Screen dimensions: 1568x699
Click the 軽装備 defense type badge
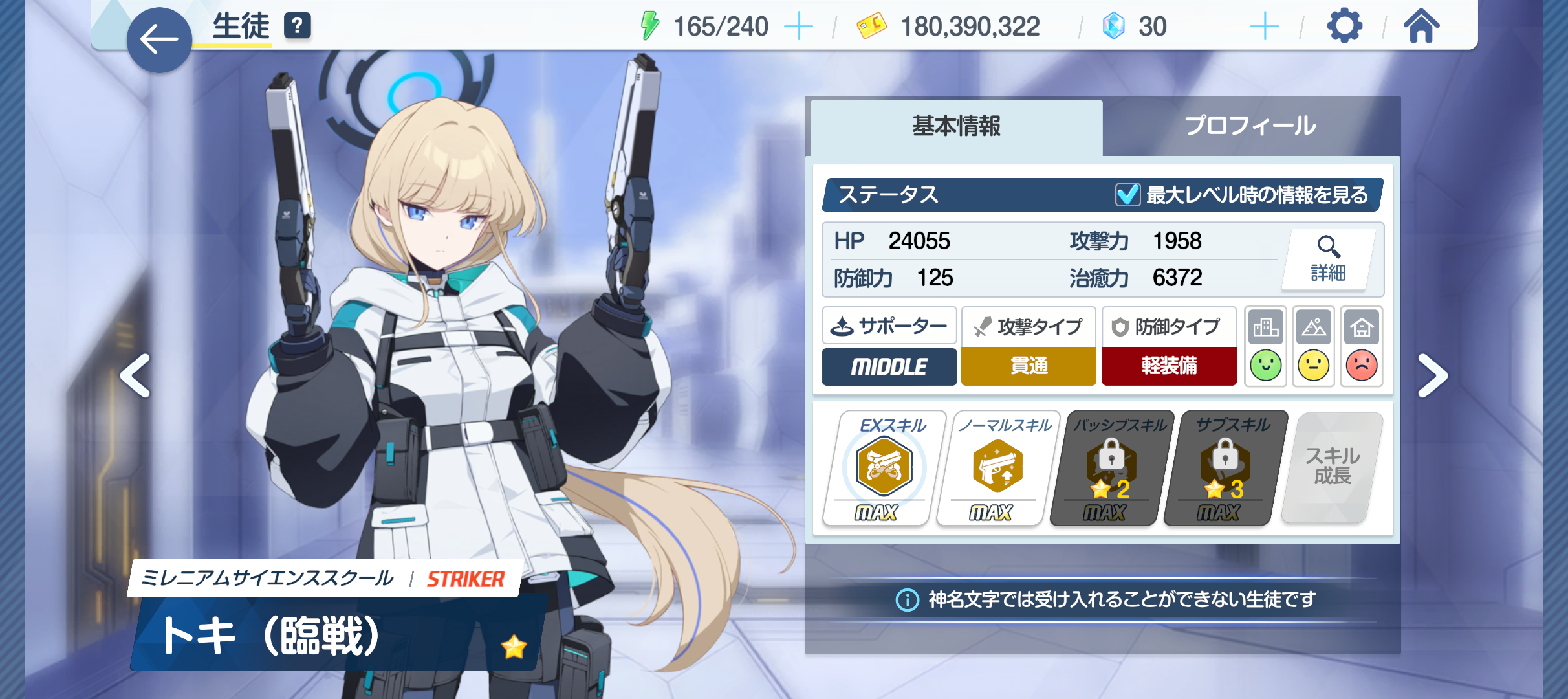point(1169,366)
